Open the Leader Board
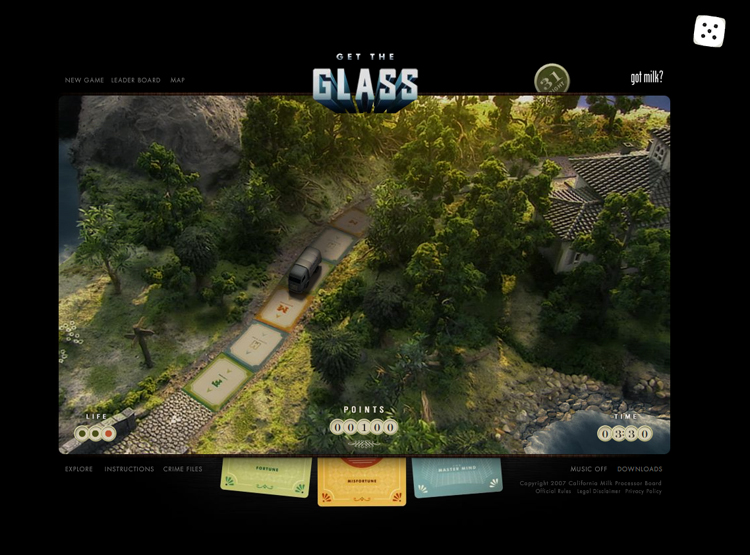Image resolution: width=750 pixels, height=555 pixels. tap(136, 80)
